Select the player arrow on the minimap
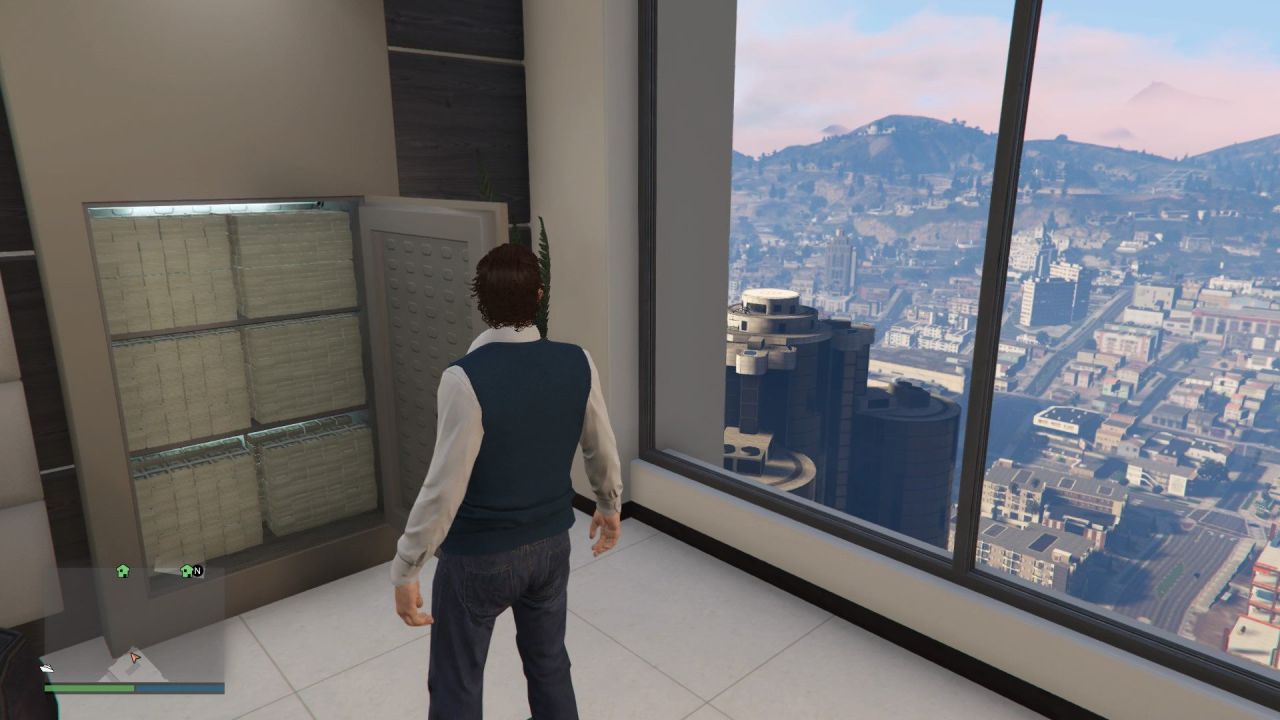The image size is (1280, 720). click(x=135, y=657)
